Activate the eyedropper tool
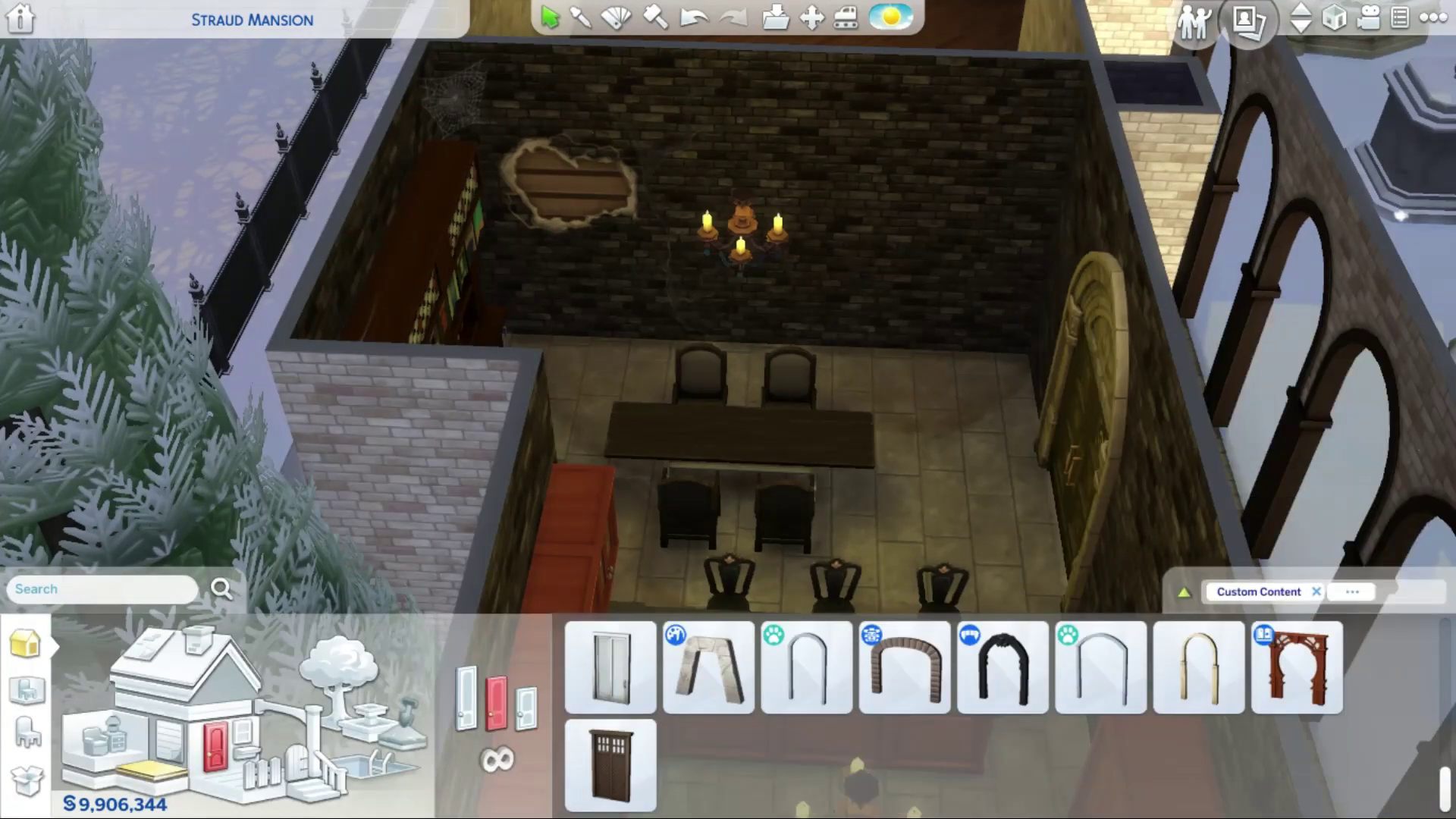The width and height of the screenshot is (1456, 819). [x=581, y=17]
